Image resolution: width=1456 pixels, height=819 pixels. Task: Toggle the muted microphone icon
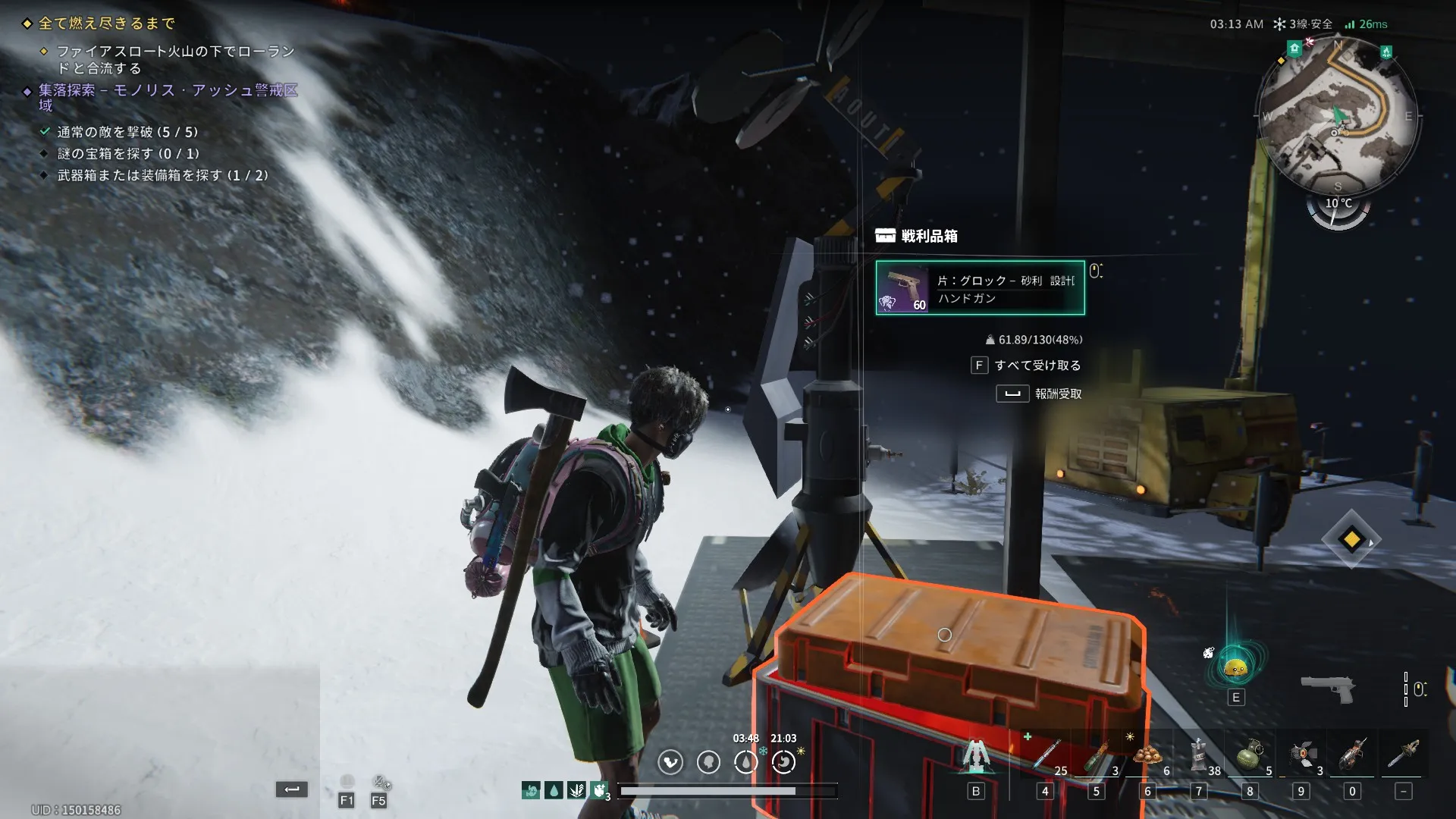tap(381, 782)
